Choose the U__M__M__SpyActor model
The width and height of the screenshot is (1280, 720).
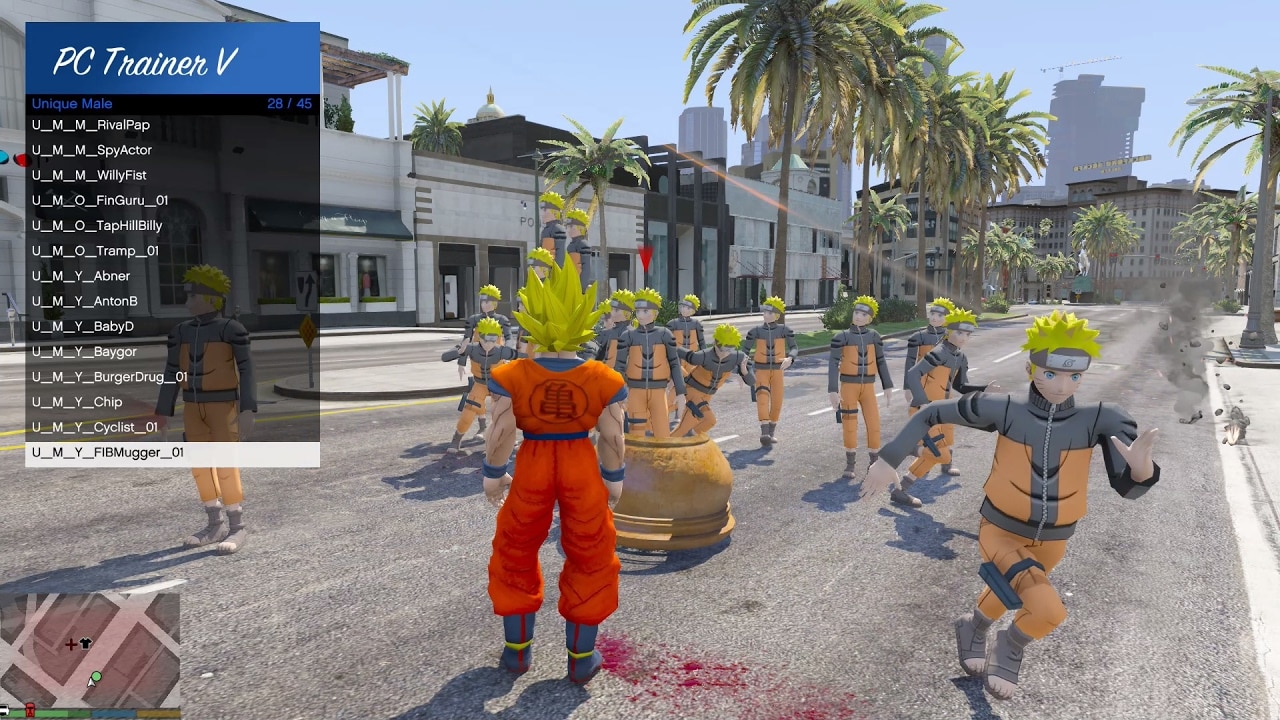pyautogui.click(x=94, y=150)
